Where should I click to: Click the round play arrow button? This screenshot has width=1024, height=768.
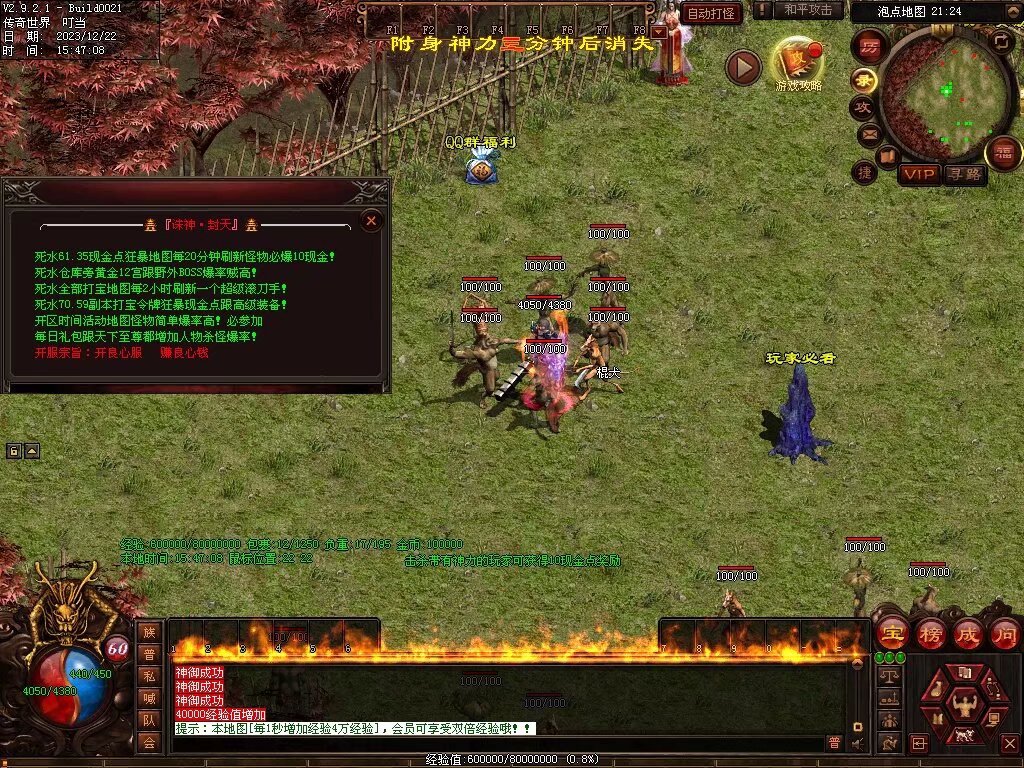click(x=743, y=67)
